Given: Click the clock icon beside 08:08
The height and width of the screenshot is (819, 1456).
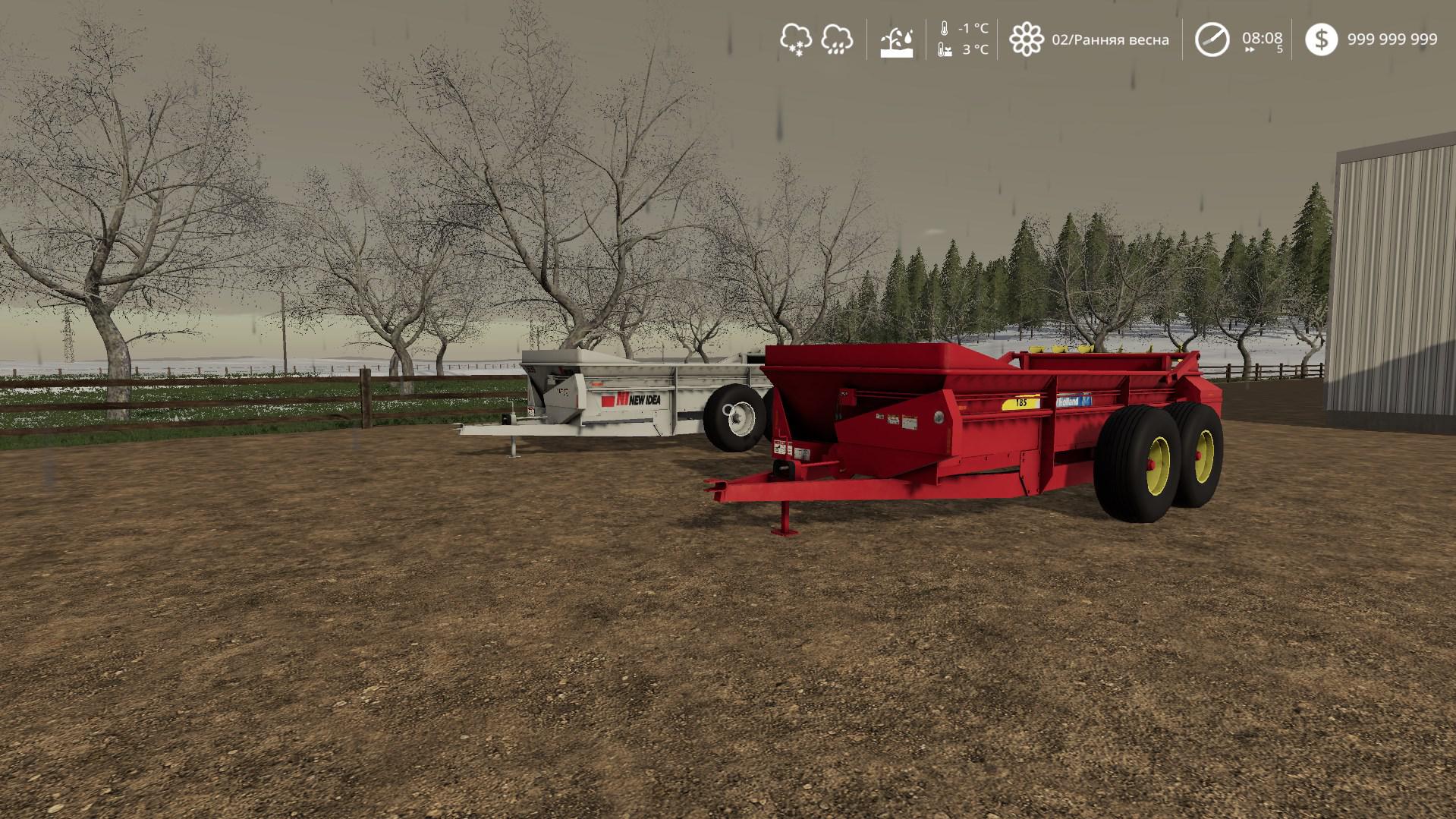Looking at the screenshot, I should pyautogui.click(x=1212, y=39).
